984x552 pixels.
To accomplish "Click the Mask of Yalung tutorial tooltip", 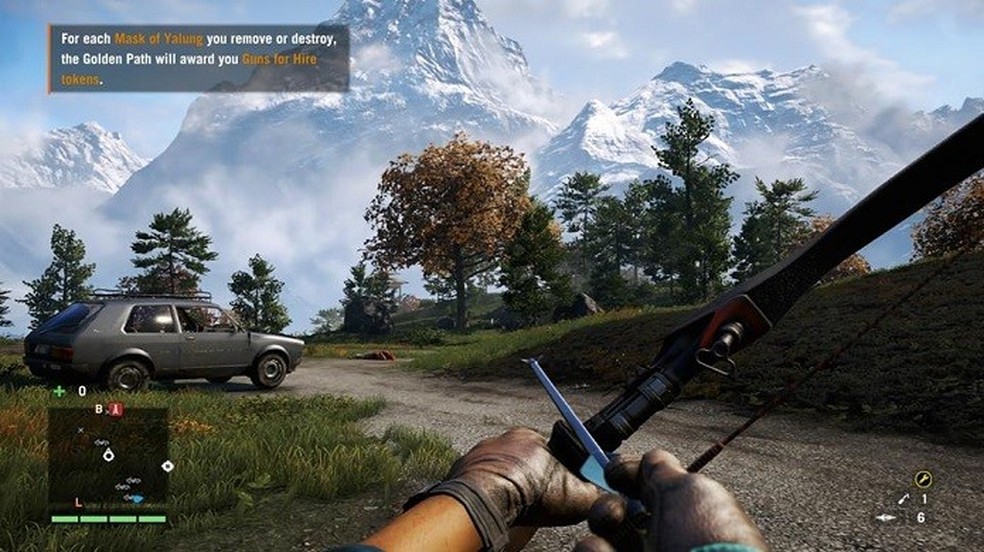I will pos(198,58).
